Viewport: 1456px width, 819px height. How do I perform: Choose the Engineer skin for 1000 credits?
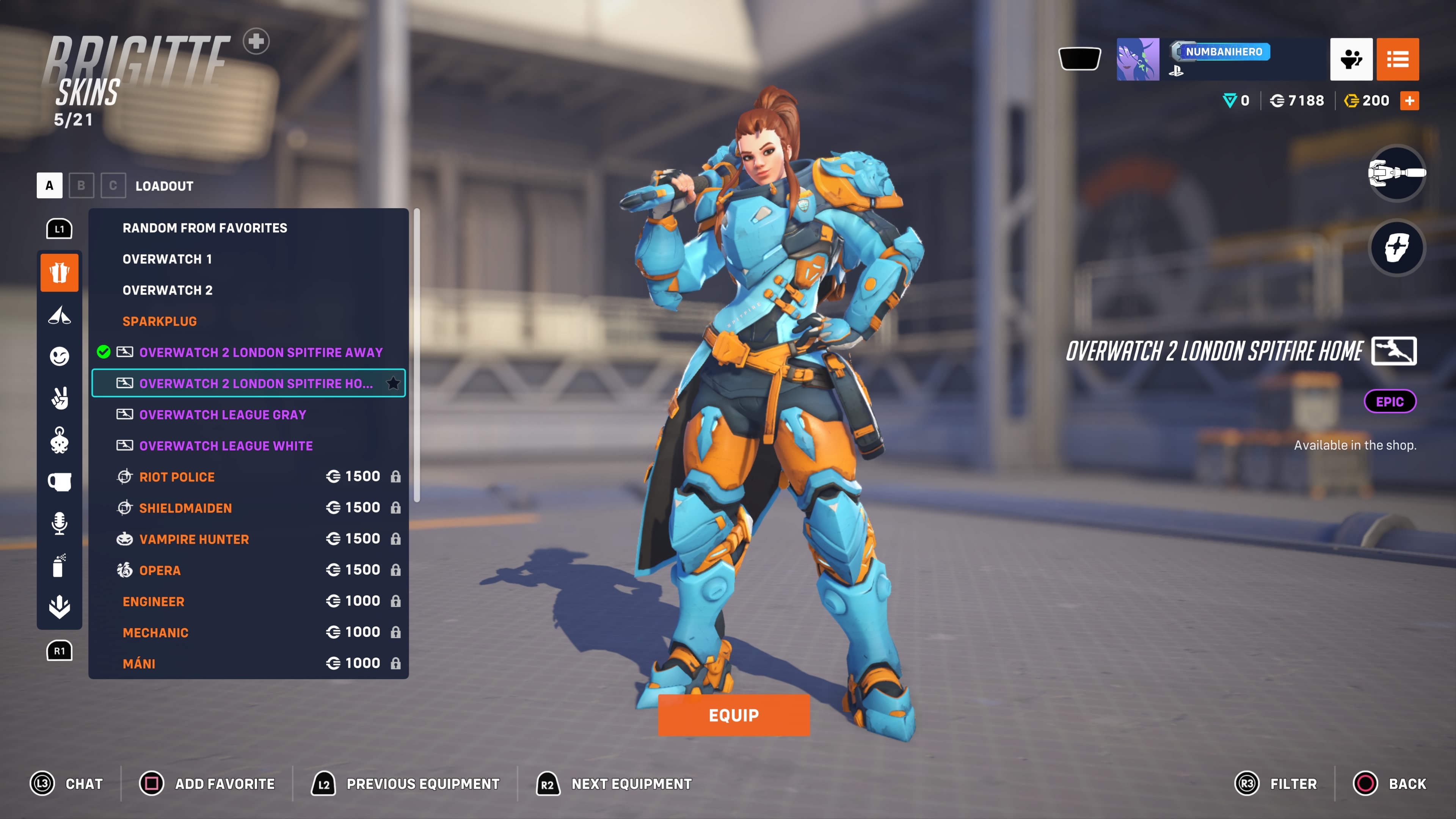click(x=153, y=601)
